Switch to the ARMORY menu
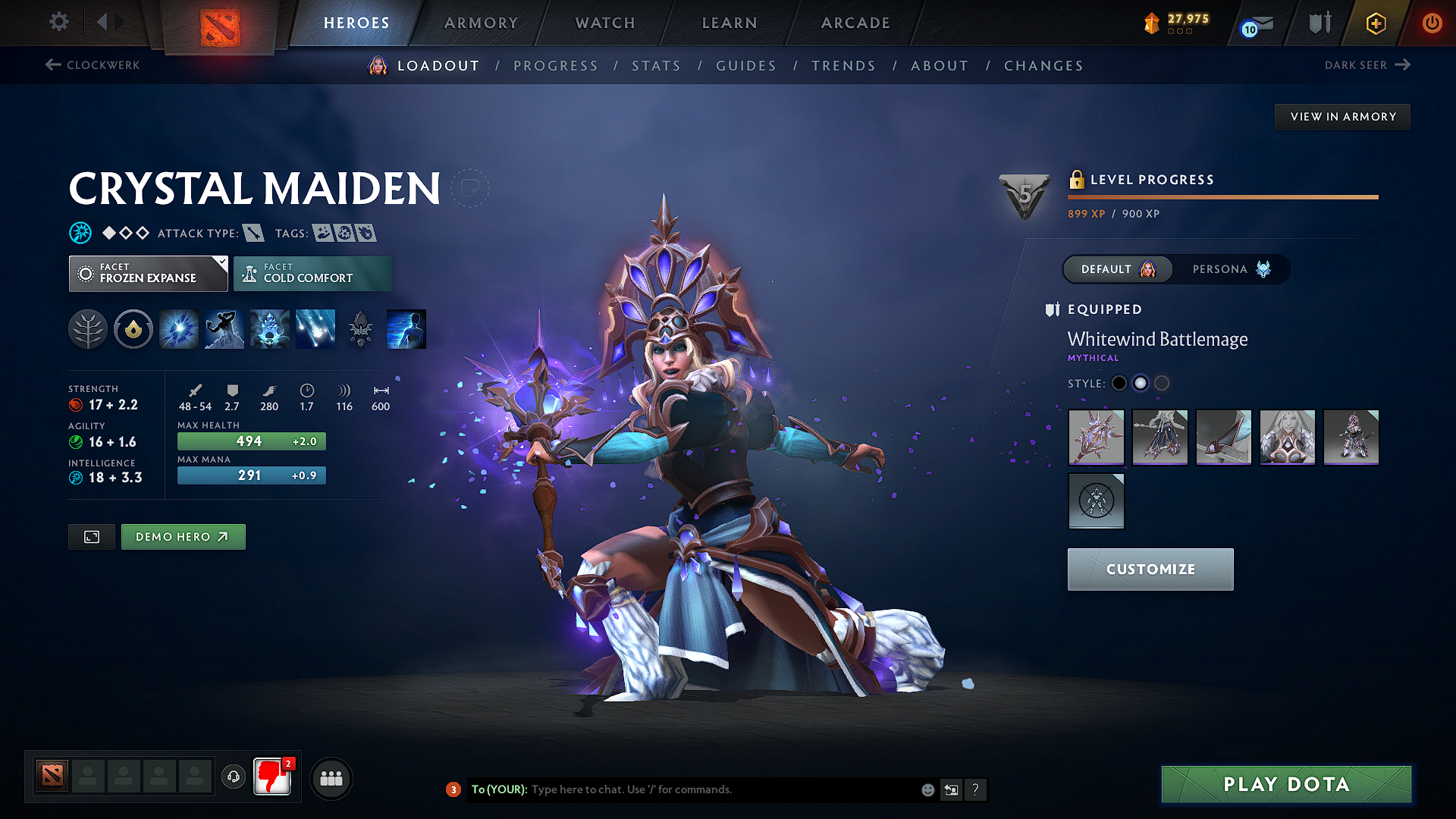Screen dimensions: 1456x819 tap(481, 23)
